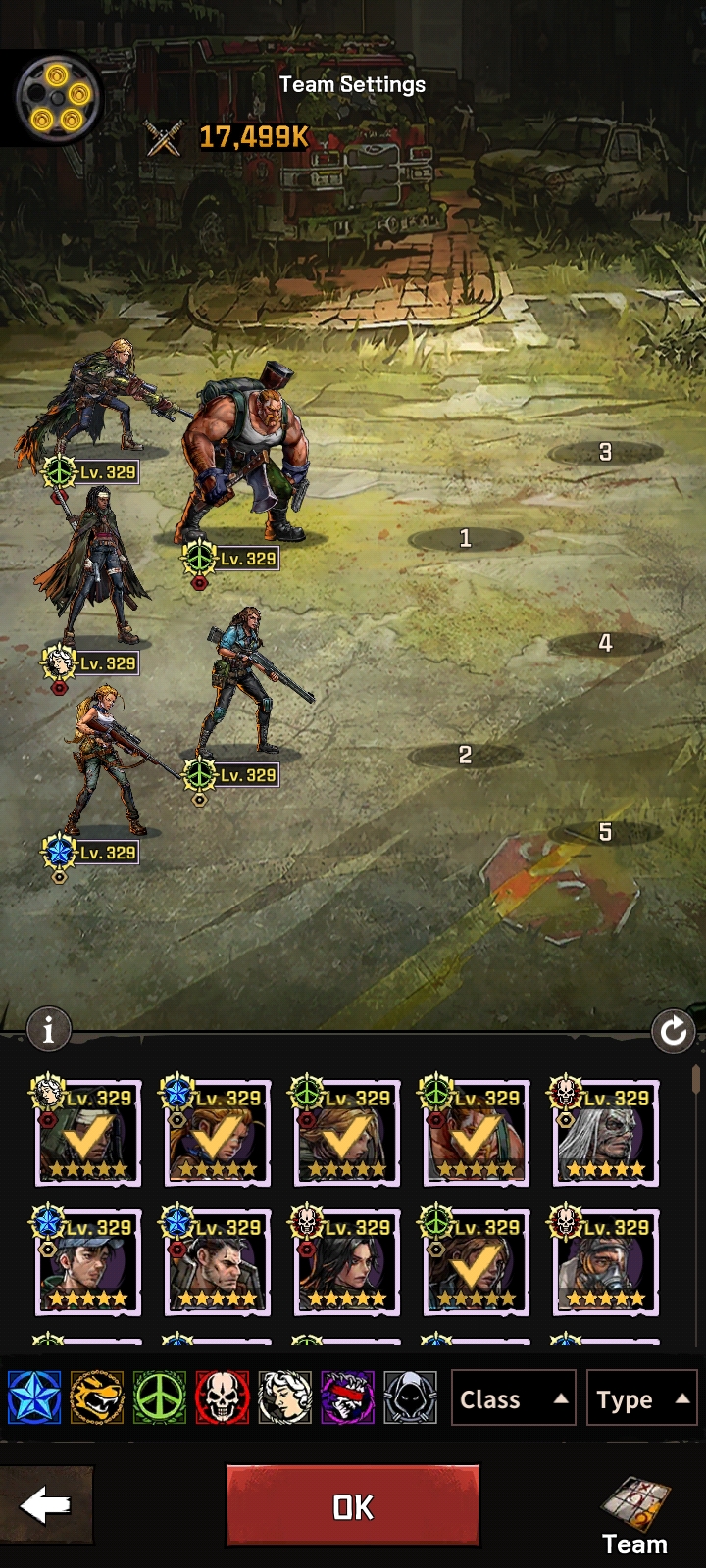Open the Team presets icon
This screenshot has width=706, height=1568.
click(635, 1514)
